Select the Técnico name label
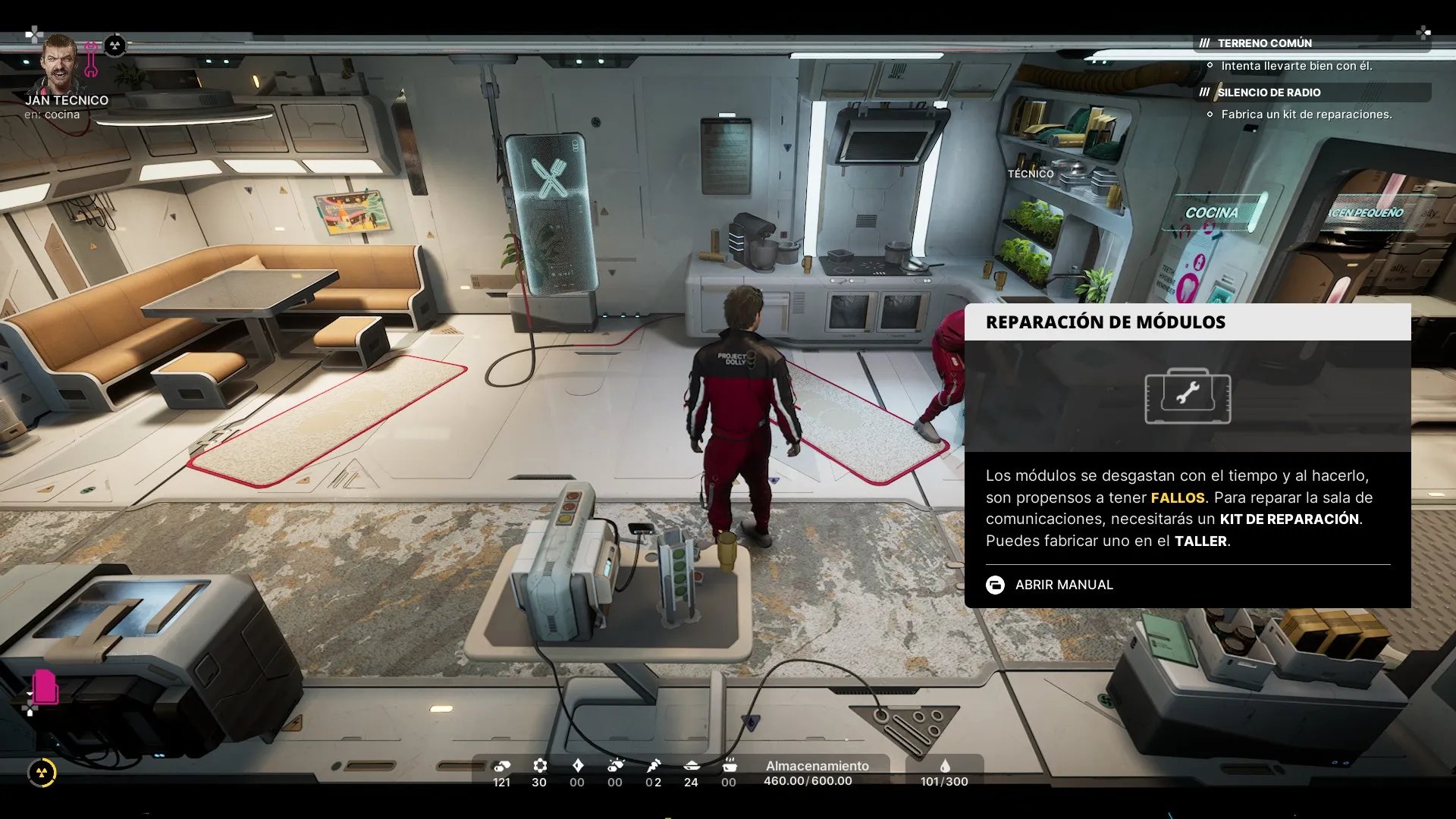The image size is (1456, 819). point(1030,174)
